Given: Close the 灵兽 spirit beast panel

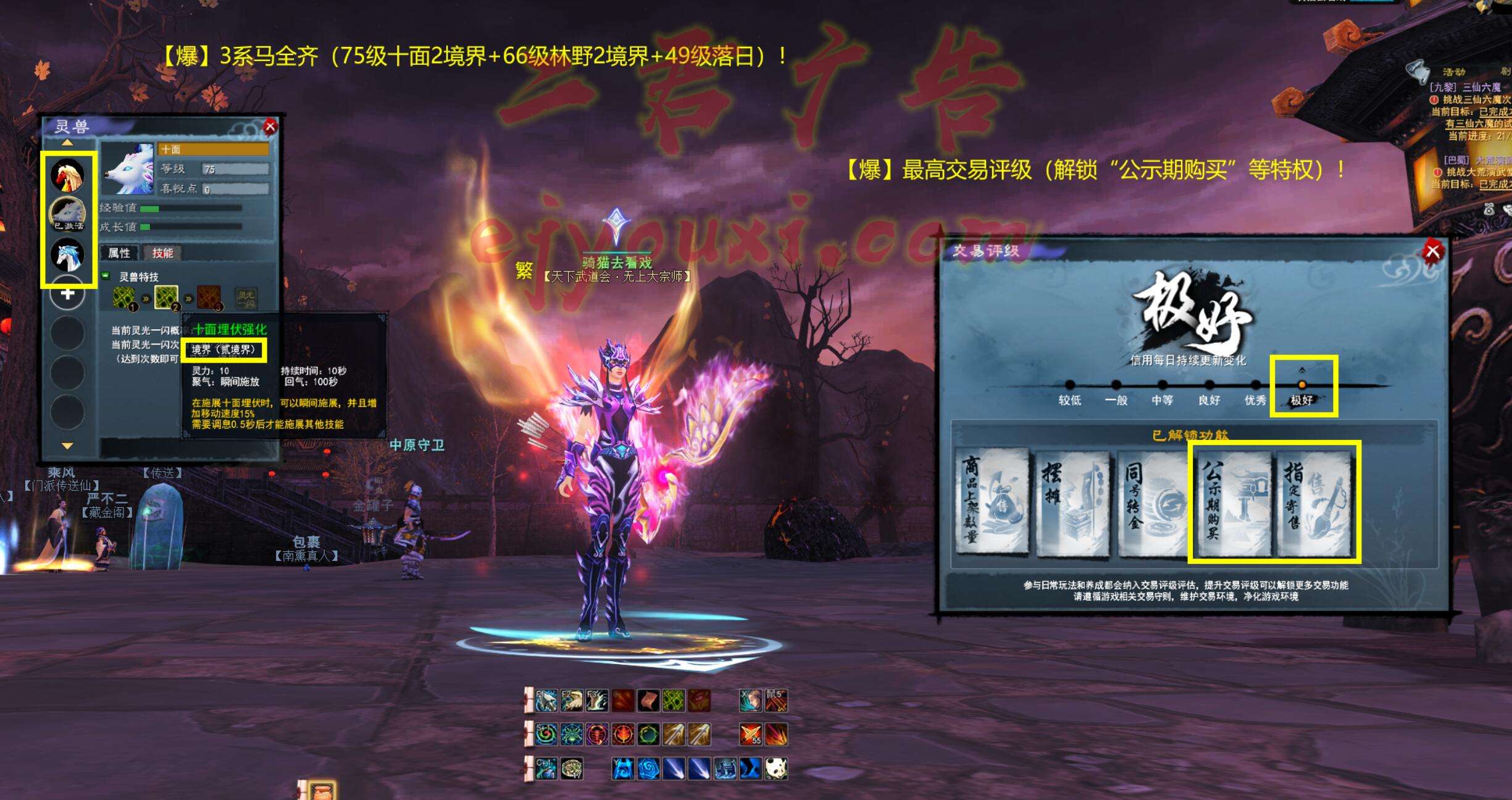Looking at the screenshot, I should 270,127.
